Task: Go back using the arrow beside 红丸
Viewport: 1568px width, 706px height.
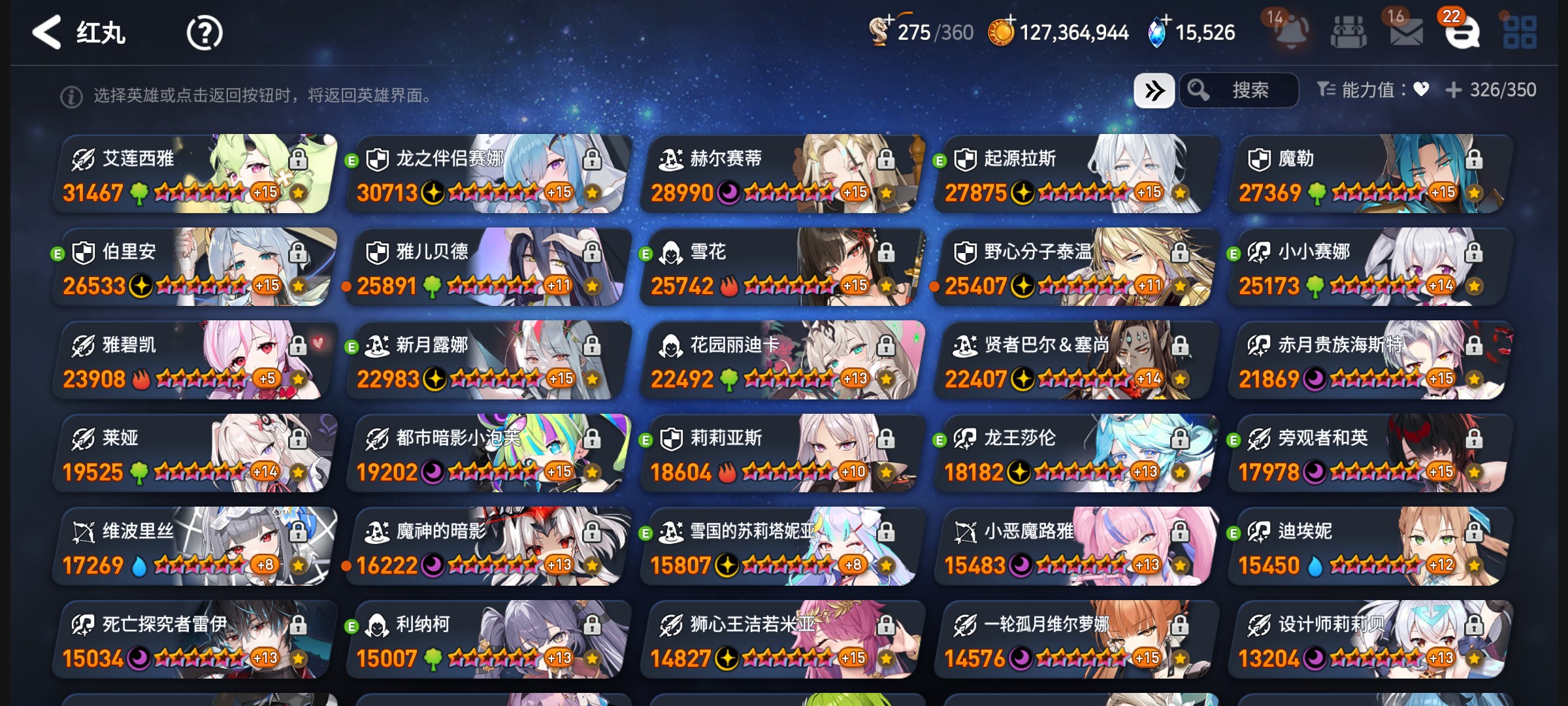Action: (x=47, y=32)
